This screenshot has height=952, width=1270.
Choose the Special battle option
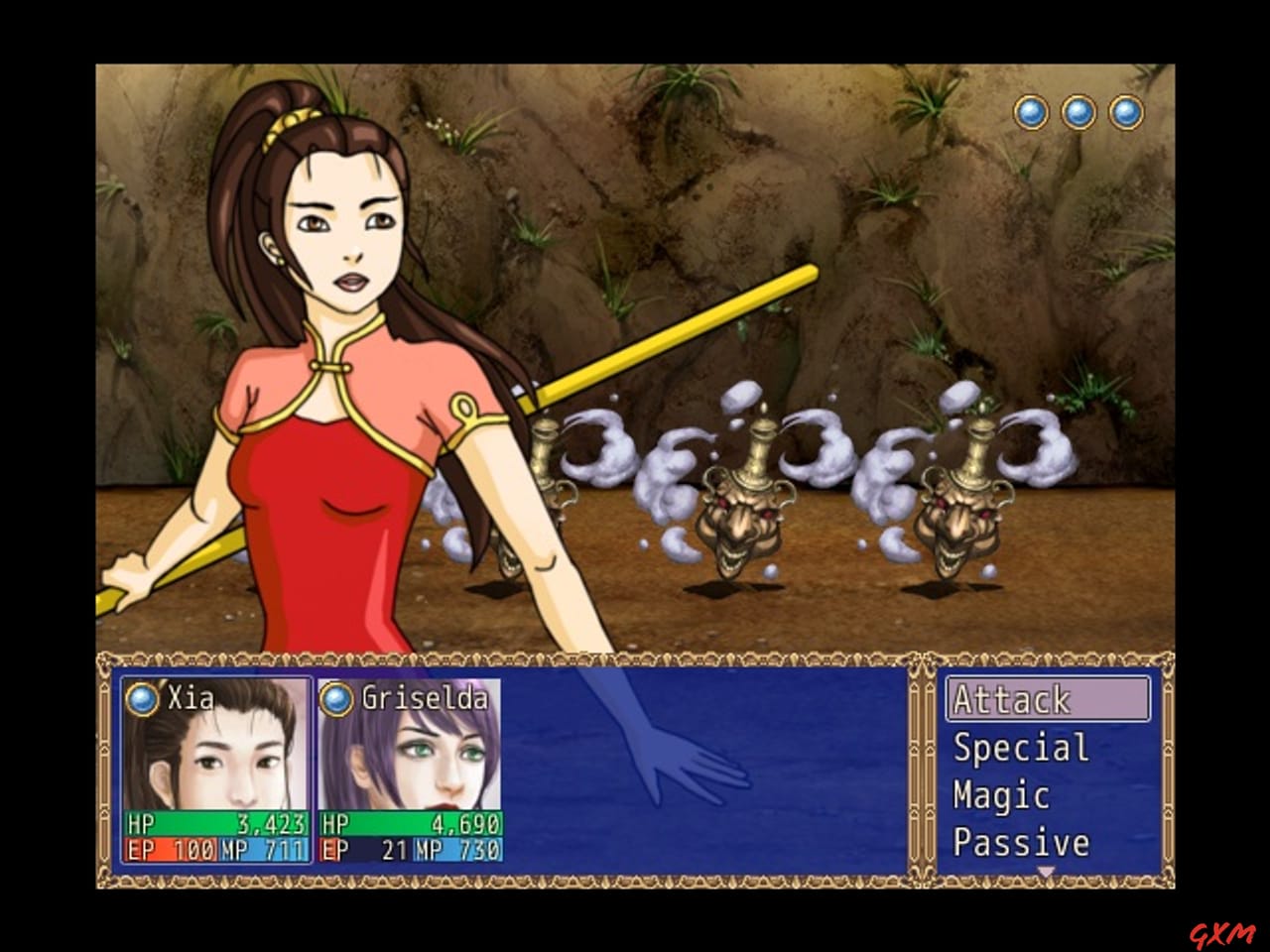[x=1017, y=748]
